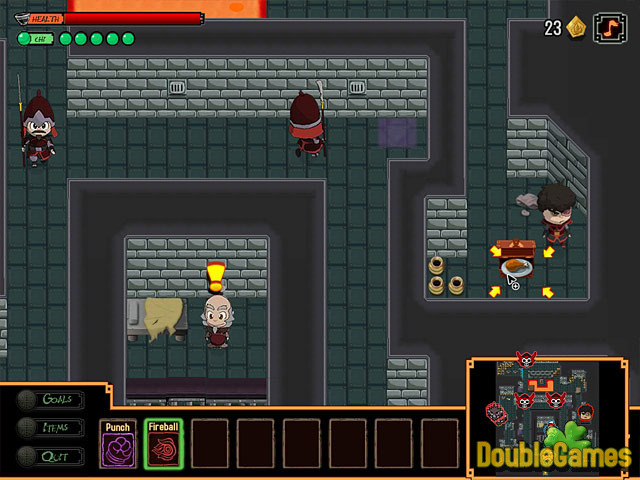
Task: Select the Punch ability
Action: tap(119, 443)
